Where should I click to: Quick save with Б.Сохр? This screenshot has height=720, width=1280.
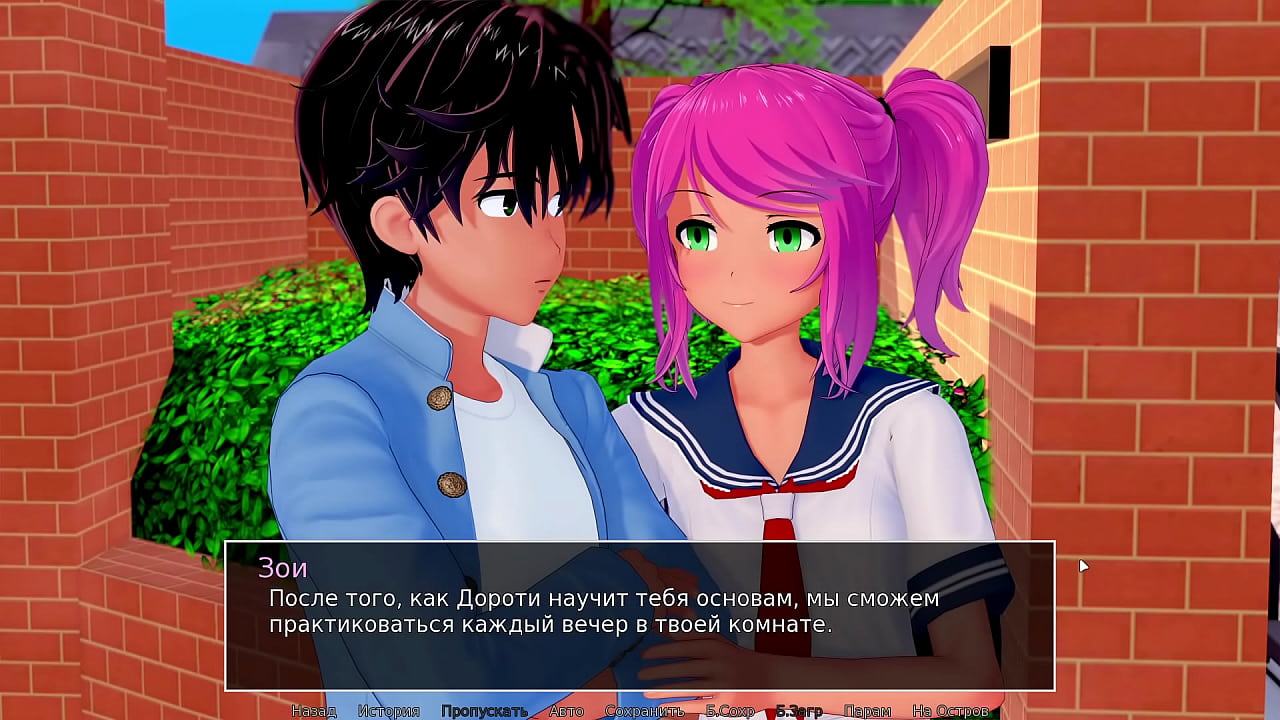click(x=730, y=711)
